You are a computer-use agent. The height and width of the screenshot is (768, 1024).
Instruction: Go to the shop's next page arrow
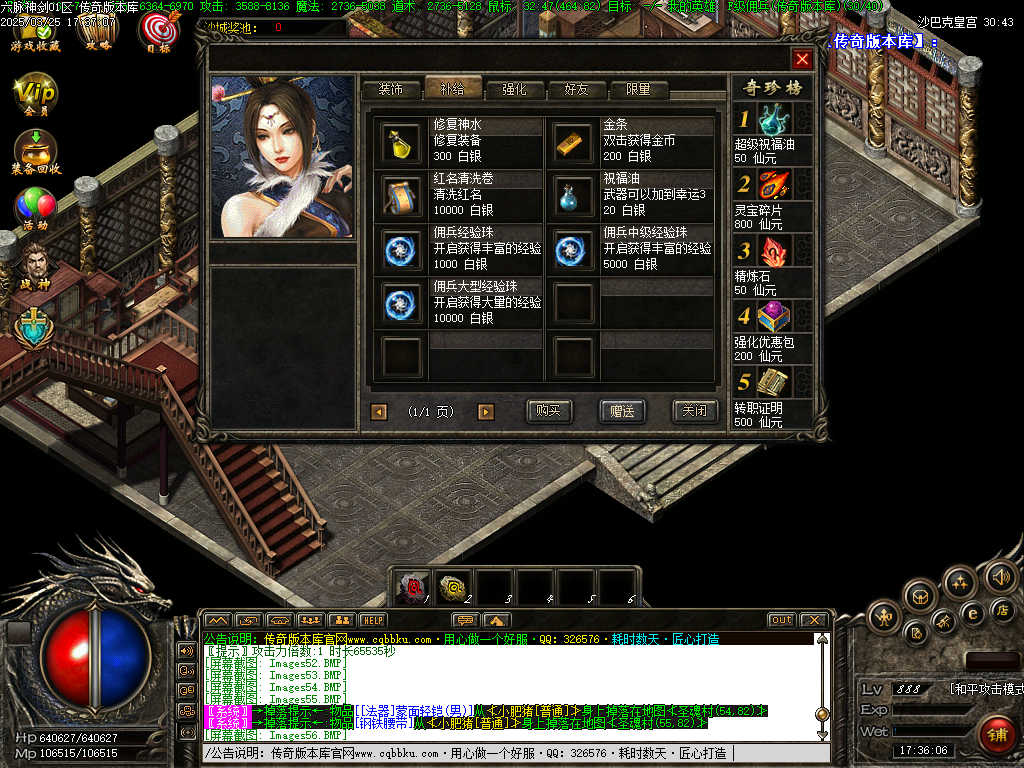[486, 411]
